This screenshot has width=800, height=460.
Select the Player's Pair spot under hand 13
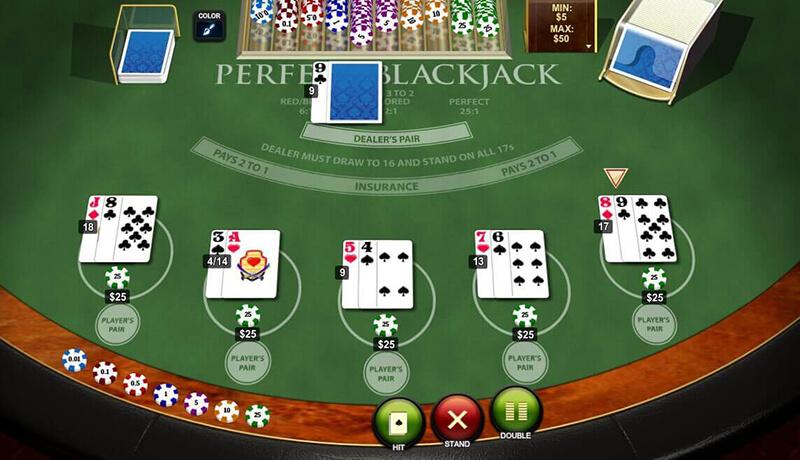(524, 361)
